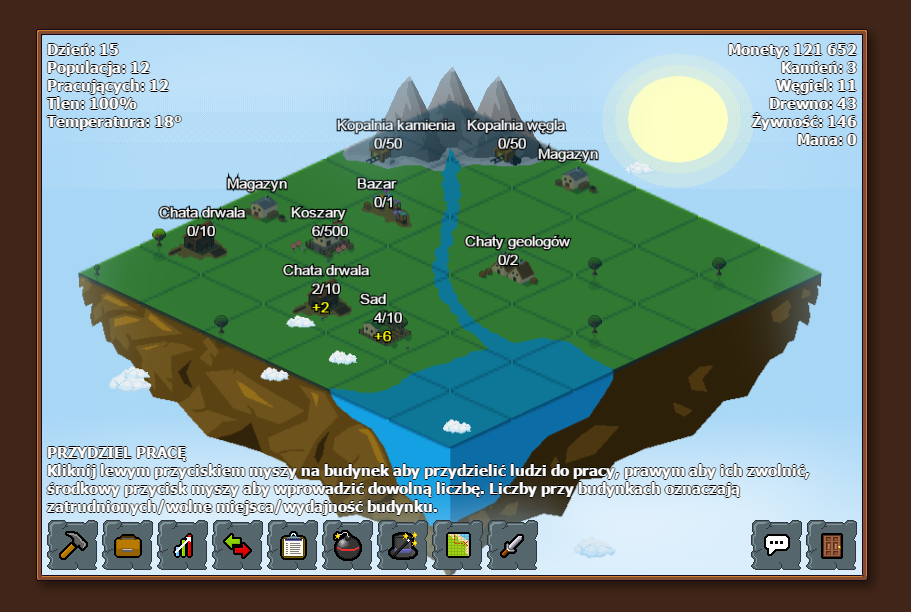Select the Chaty geologów building
Screen dimensions: 911x612
click(x=510, y=267)
